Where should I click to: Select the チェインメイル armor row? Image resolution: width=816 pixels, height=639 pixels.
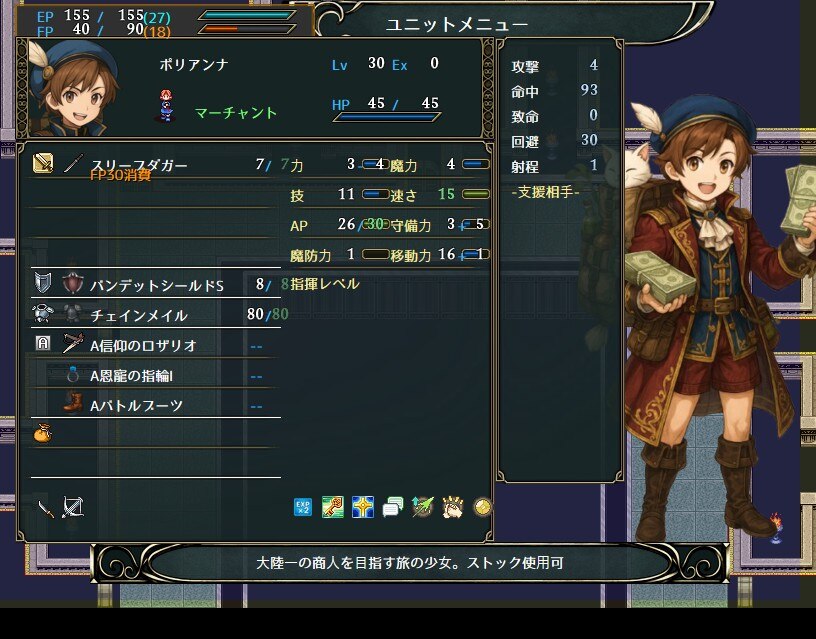coord(139,315)
